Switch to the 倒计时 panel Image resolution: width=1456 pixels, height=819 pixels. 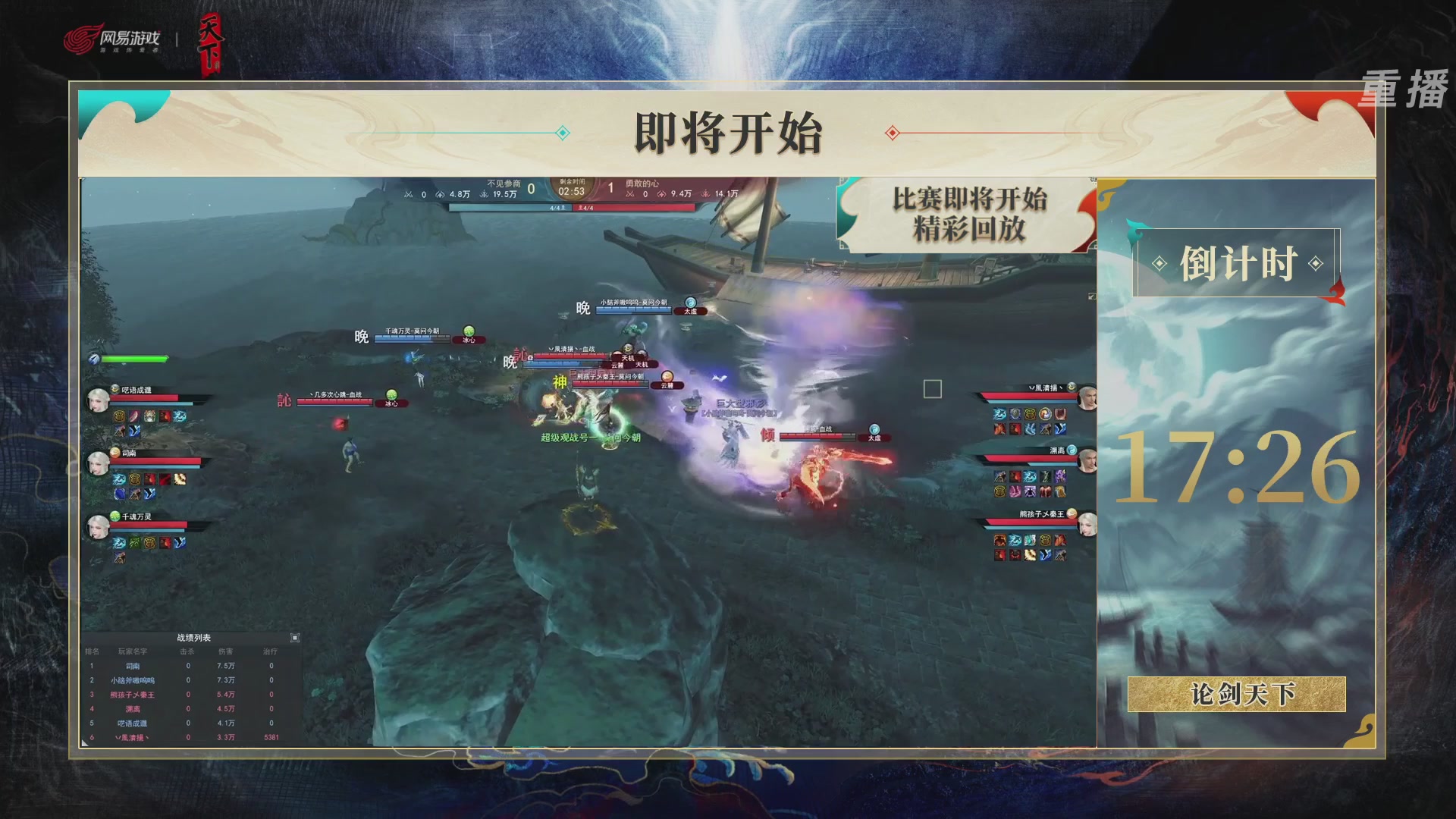click(1238, 263)
